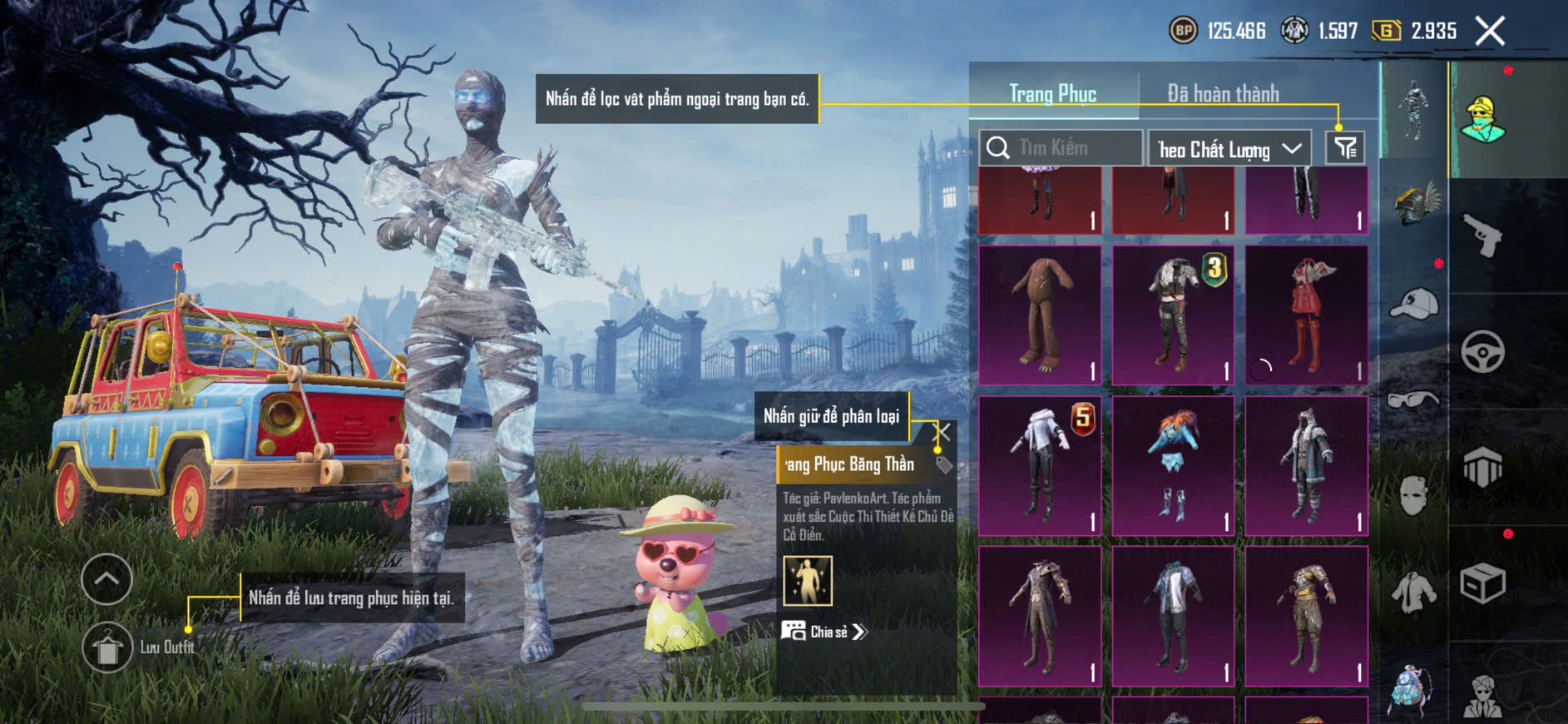Save the current outfit with Lưu Outfit
The image size is (1568, 724).
coord(108,647)
